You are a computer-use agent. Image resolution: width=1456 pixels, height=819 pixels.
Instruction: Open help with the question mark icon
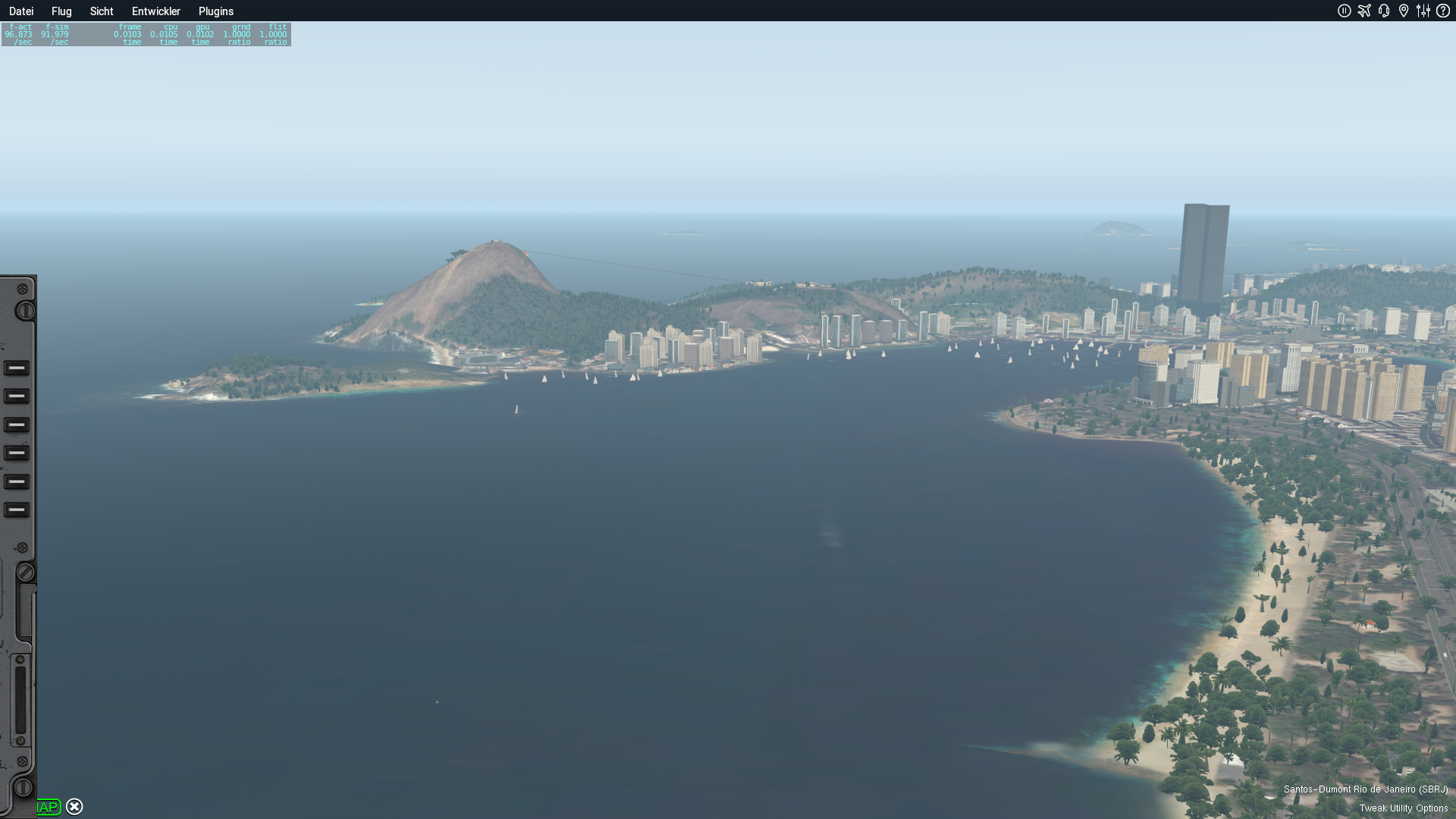pyautogui.click(x=1443, y=11)
